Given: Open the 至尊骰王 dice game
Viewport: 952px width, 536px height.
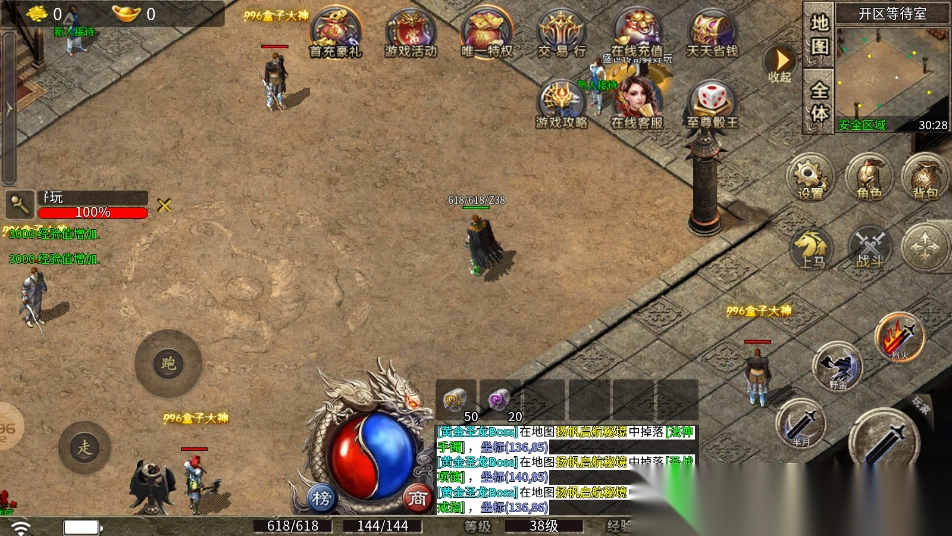Looking at the screenshot, I should click(712, 104).
